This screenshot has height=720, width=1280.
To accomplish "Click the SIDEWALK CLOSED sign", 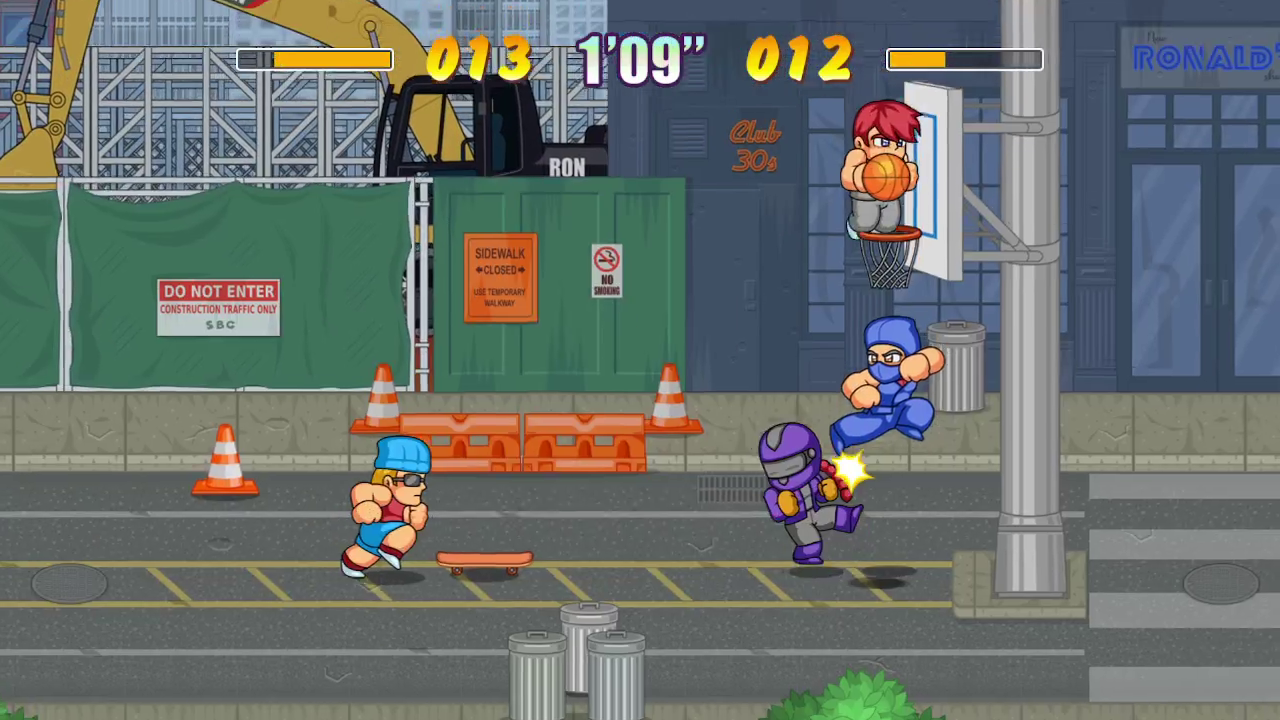I will (x=499, y=277).
